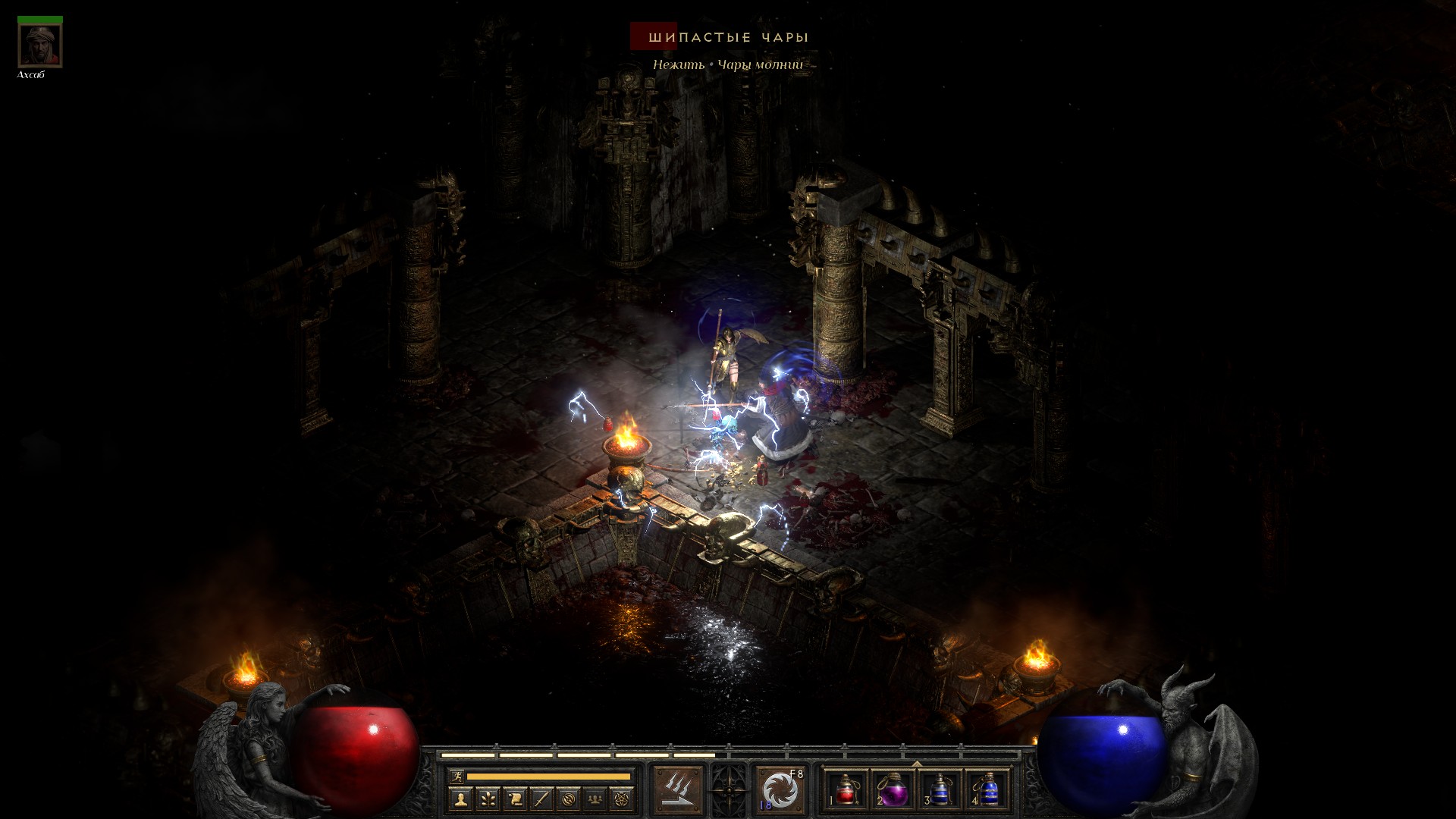Drink the mana potion in belt slot 4
The height and width of the screenshot is (819, 1456).
tap(987, 789)
